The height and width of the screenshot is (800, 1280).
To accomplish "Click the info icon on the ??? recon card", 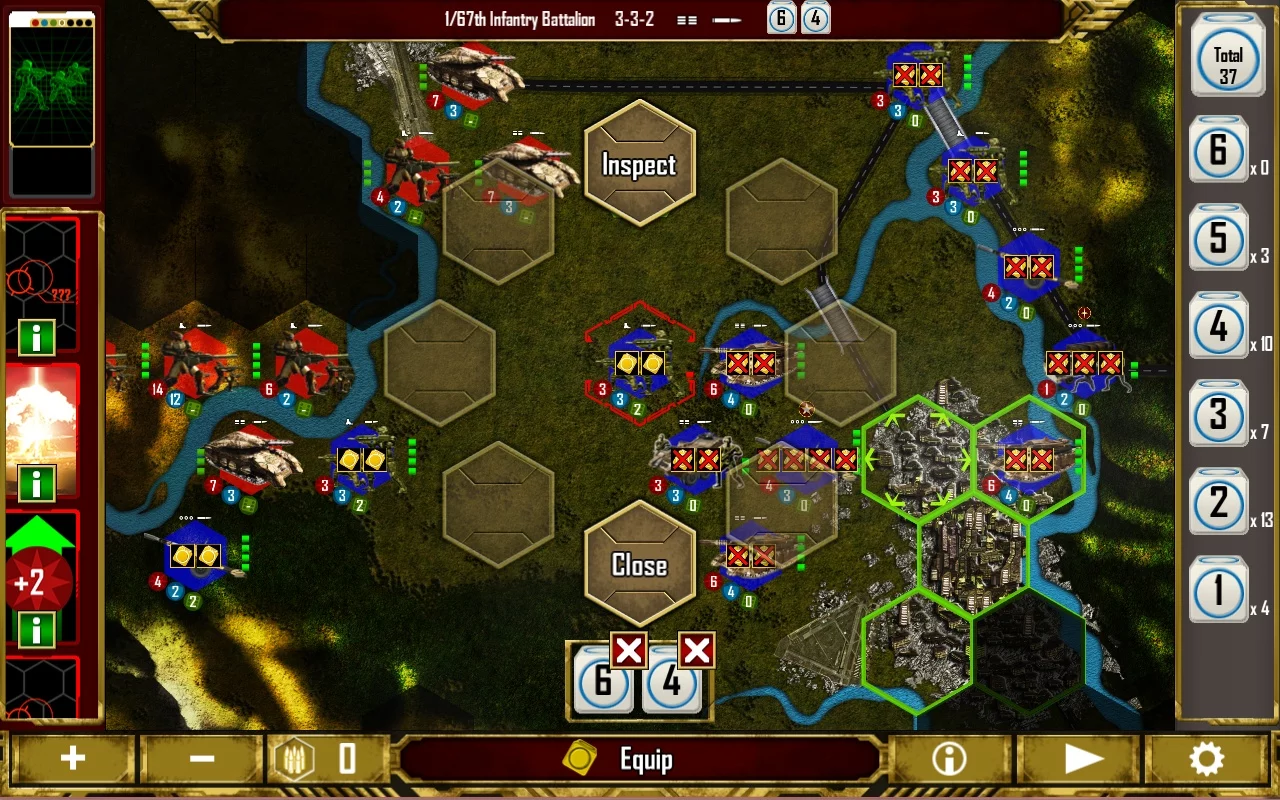I will (38, 338).
